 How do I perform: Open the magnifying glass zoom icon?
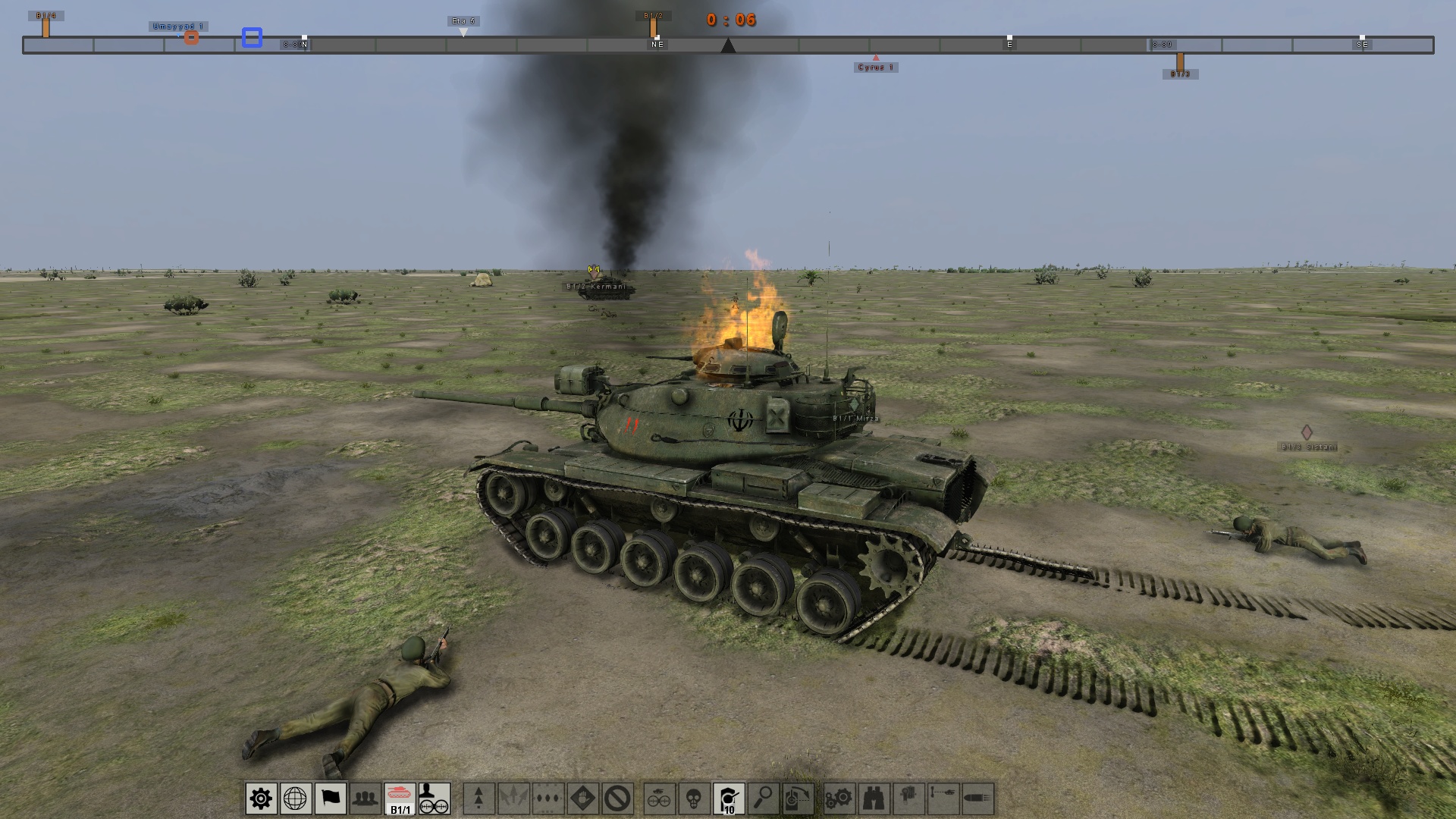tap(764, 798)
